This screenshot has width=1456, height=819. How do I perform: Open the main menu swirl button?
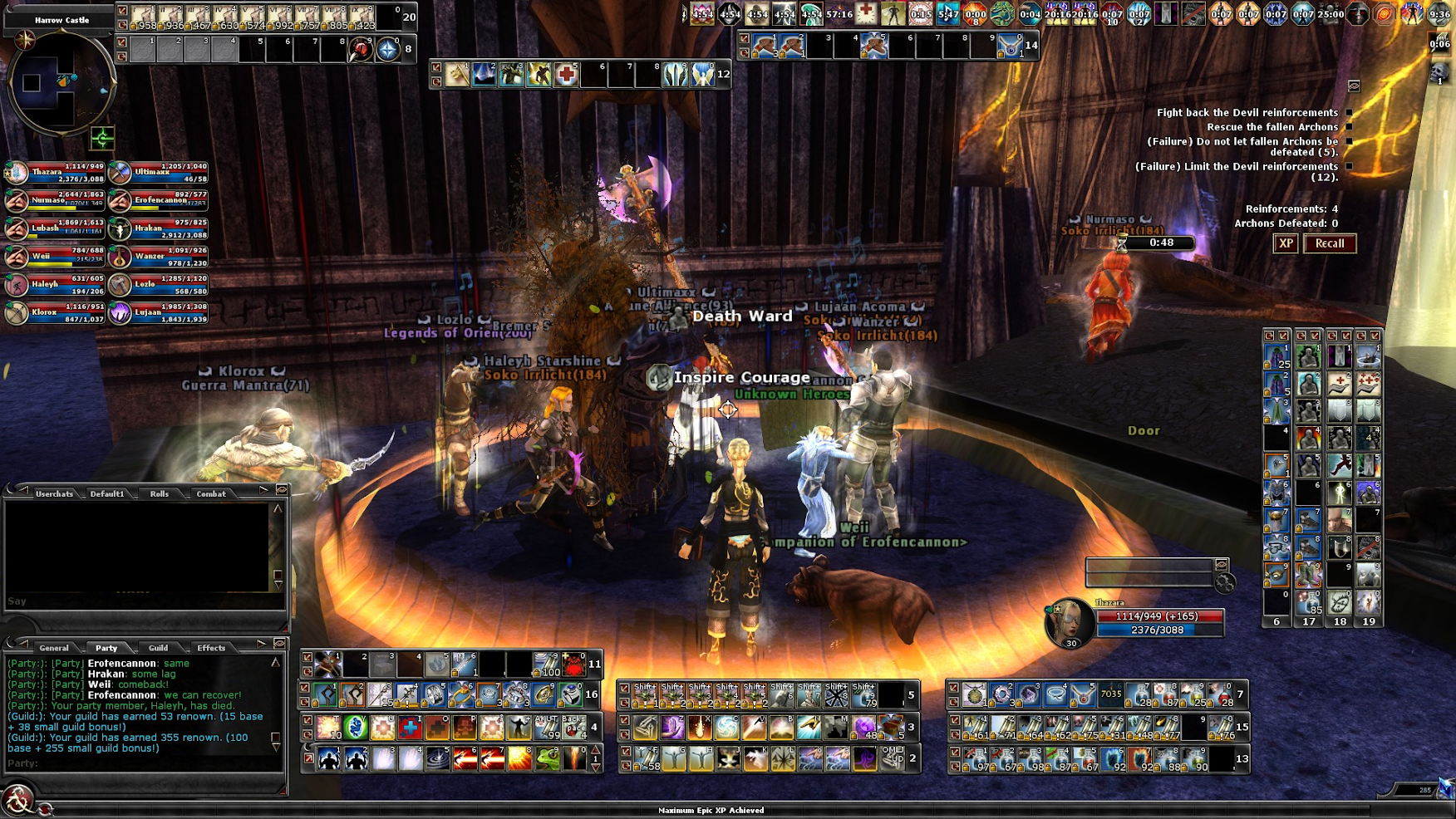(17, 800)
